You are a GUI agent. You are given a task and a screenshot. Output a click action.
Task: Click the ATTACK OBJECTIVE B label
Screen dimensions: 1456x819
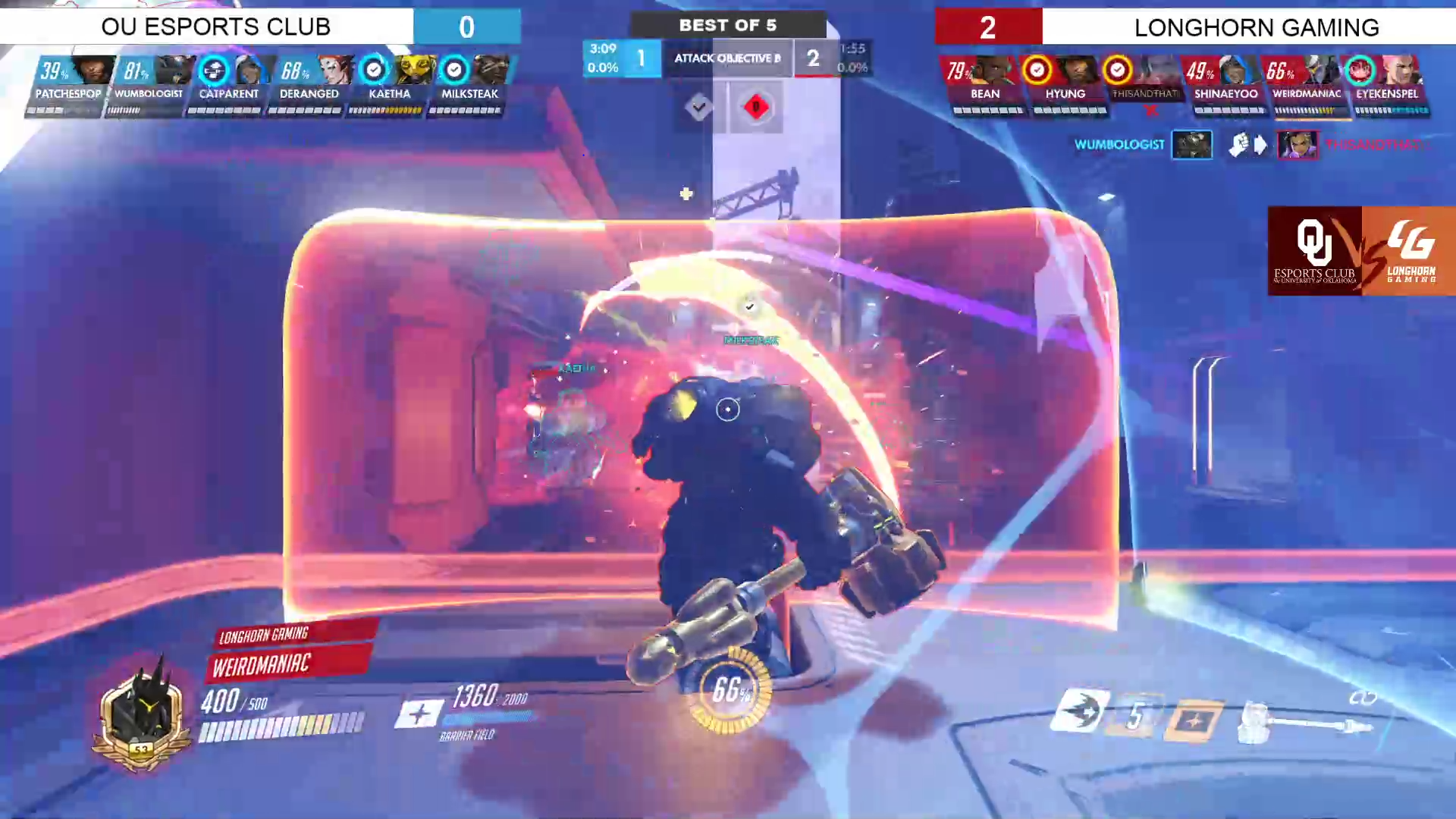click(726, 58)
